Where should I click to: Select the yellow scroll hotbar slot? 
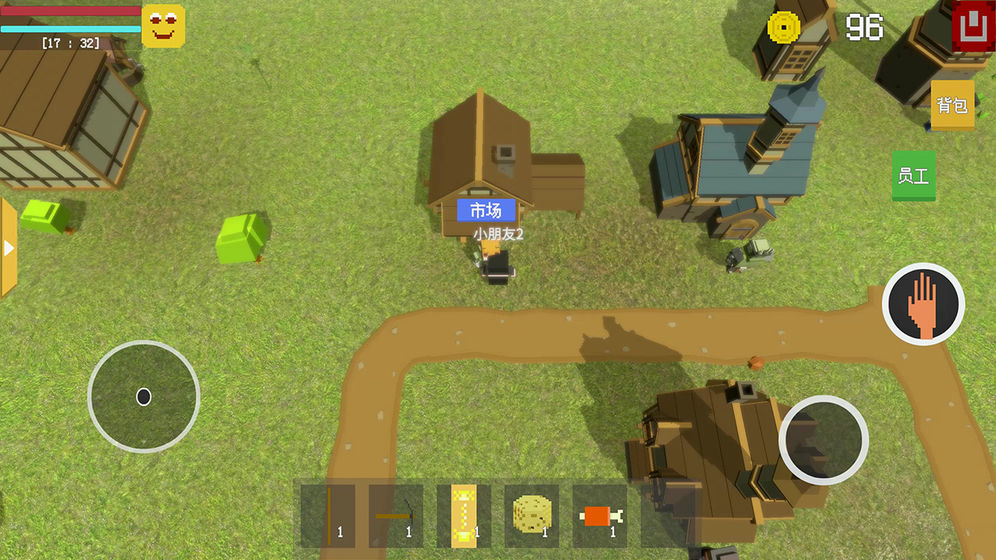click(463, 515)
